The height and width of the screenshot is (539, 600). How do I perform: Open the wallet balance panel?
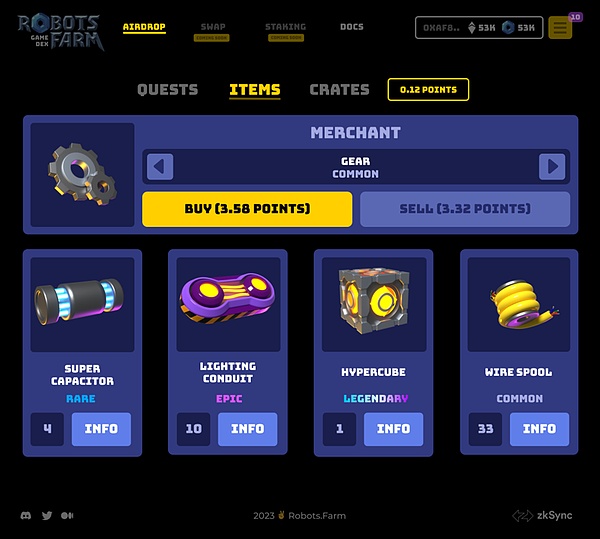[x=478, y=28]
